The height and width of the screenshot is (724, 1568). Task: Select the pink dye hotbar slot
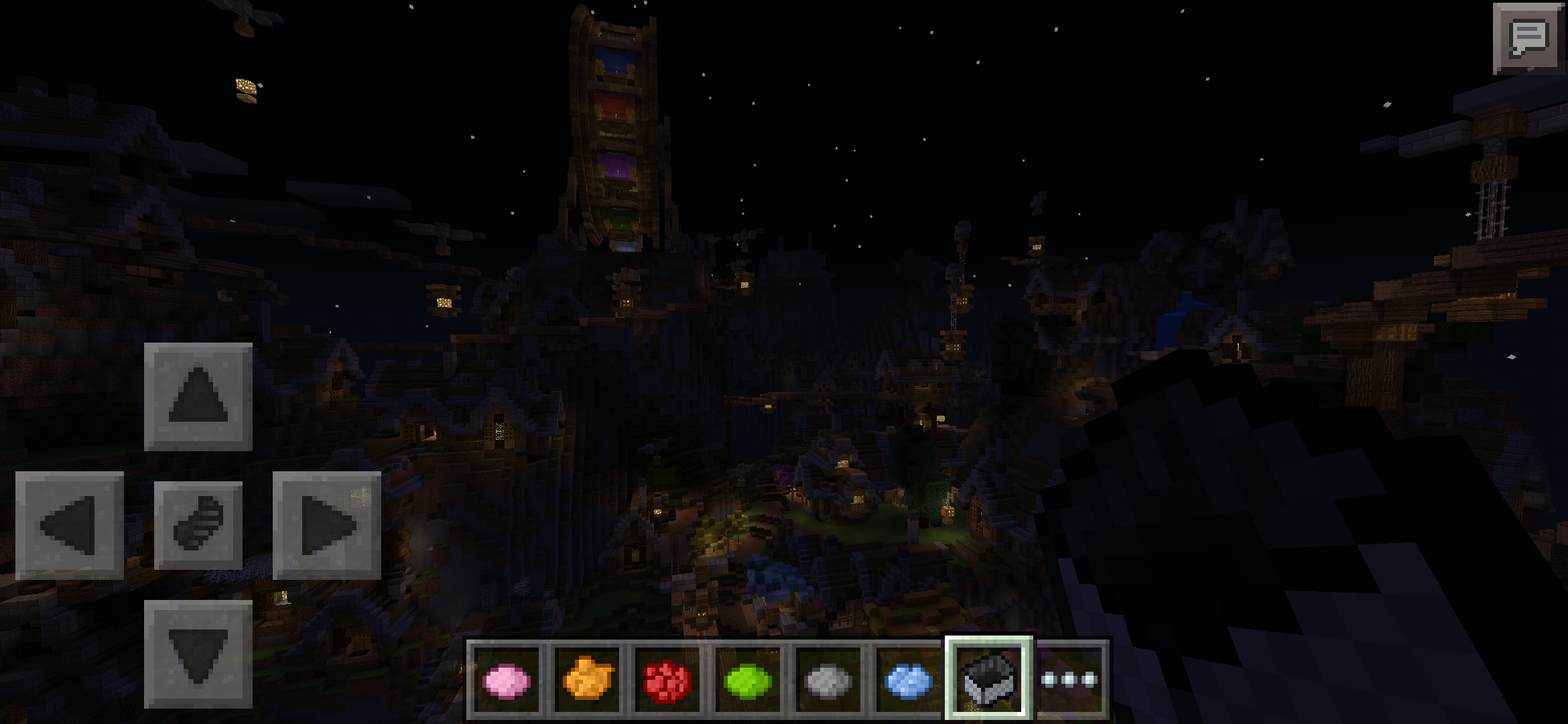pos(507,680)
